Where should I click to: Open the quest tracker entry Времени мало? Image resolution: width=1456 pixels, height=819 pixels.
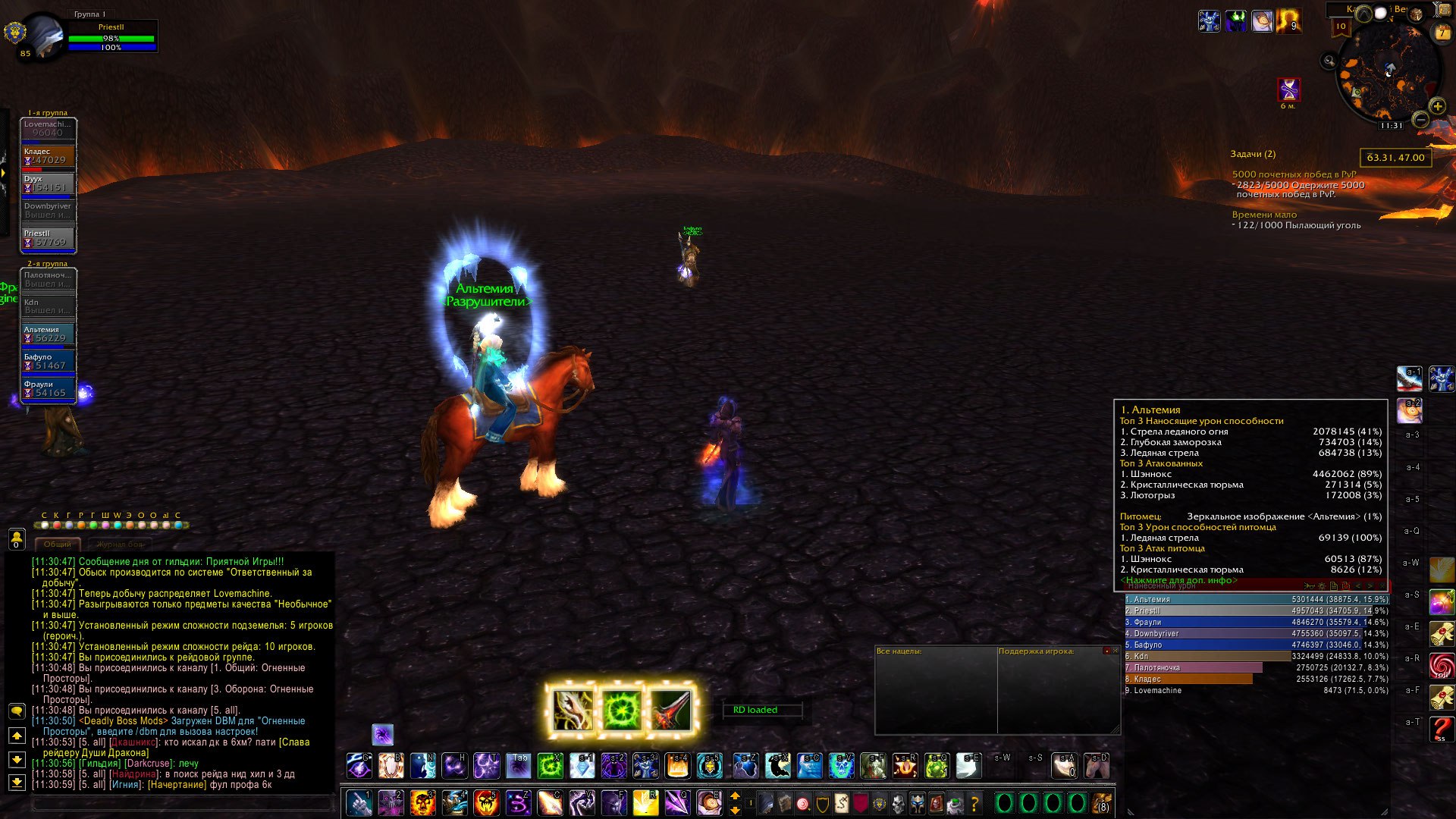pyautogui.click(x=1264, y=215)
